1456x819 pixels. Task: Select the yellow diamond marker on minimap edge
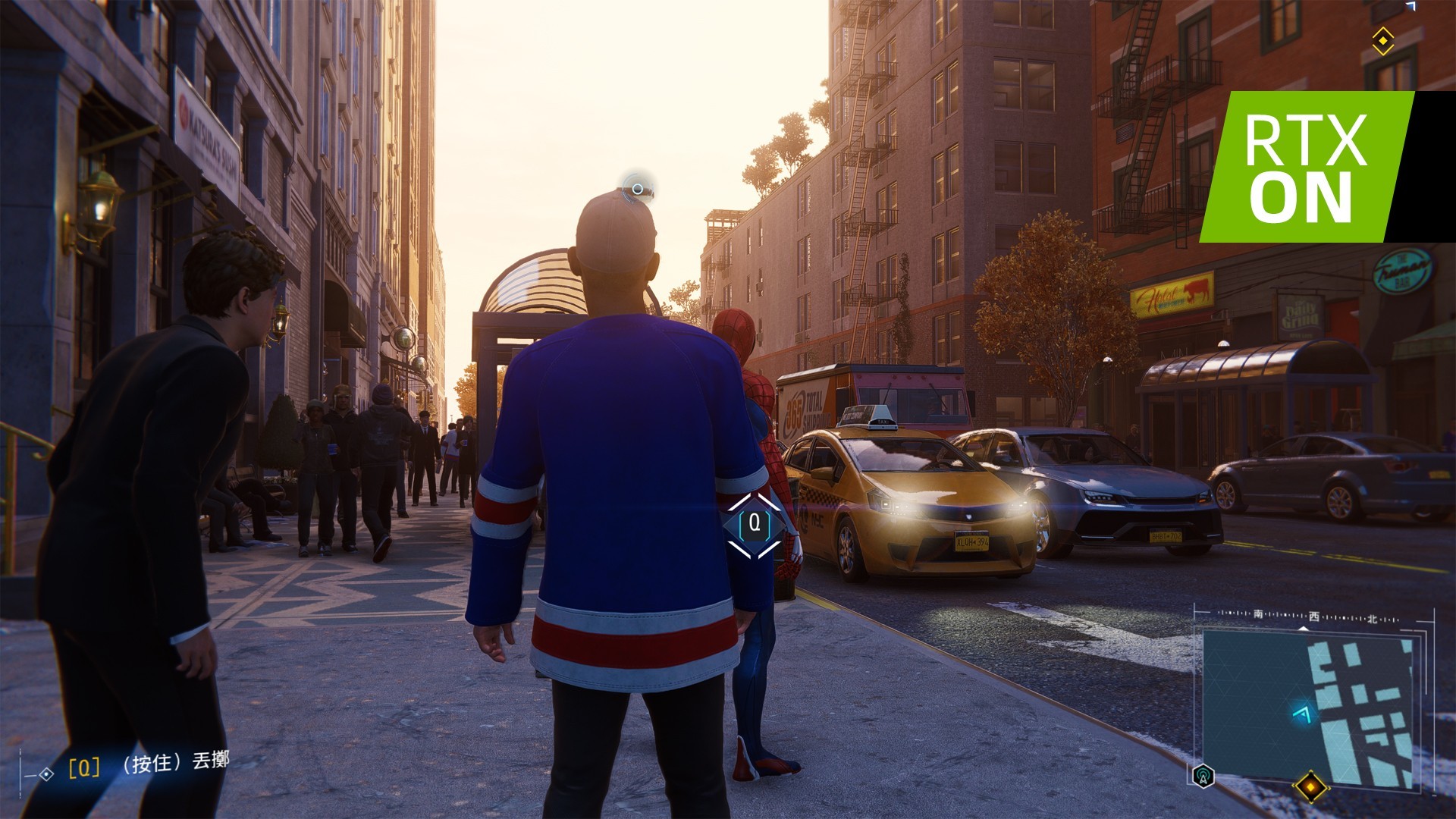pyautogui.click(x=1310, y=786)
